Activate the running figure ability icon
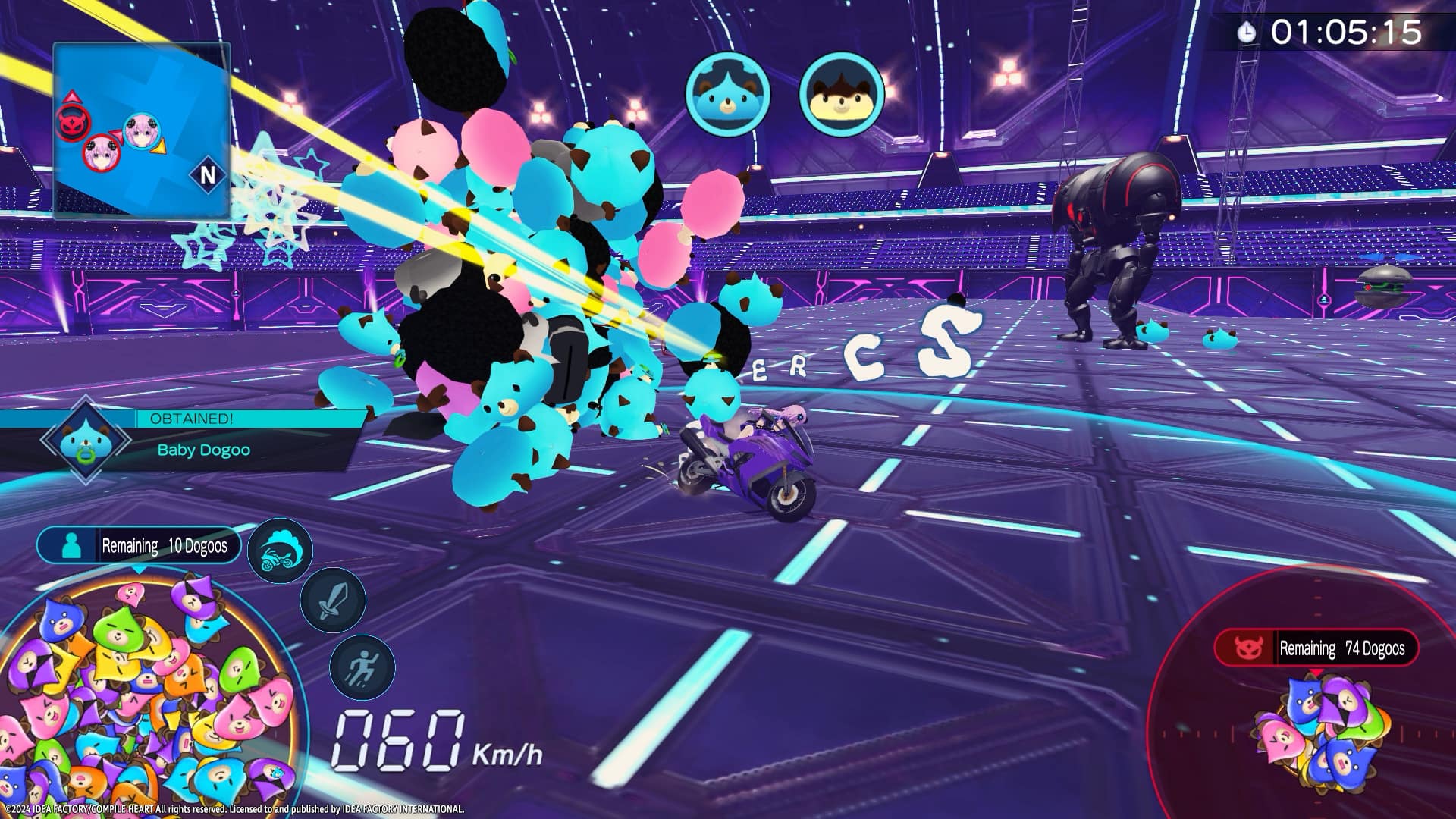 pos(362,667)
